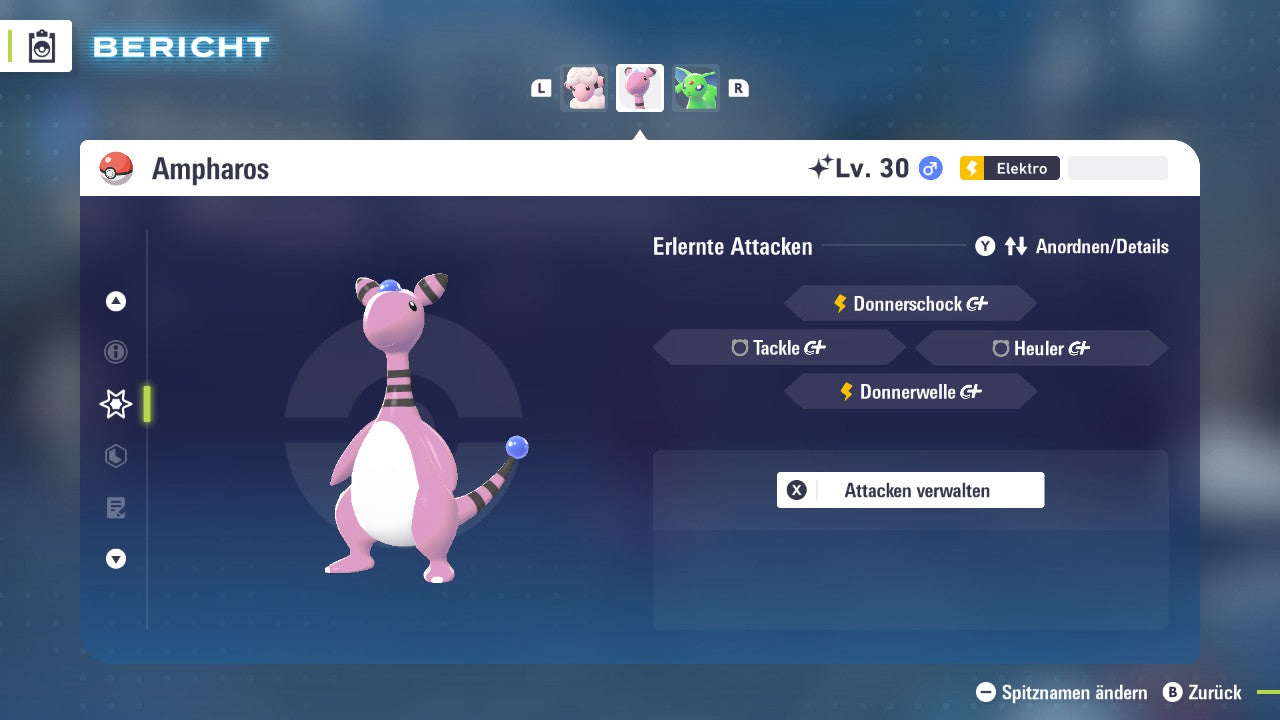
Task: Open the notes page icon in the sidebar
Action: coord(115,508)
